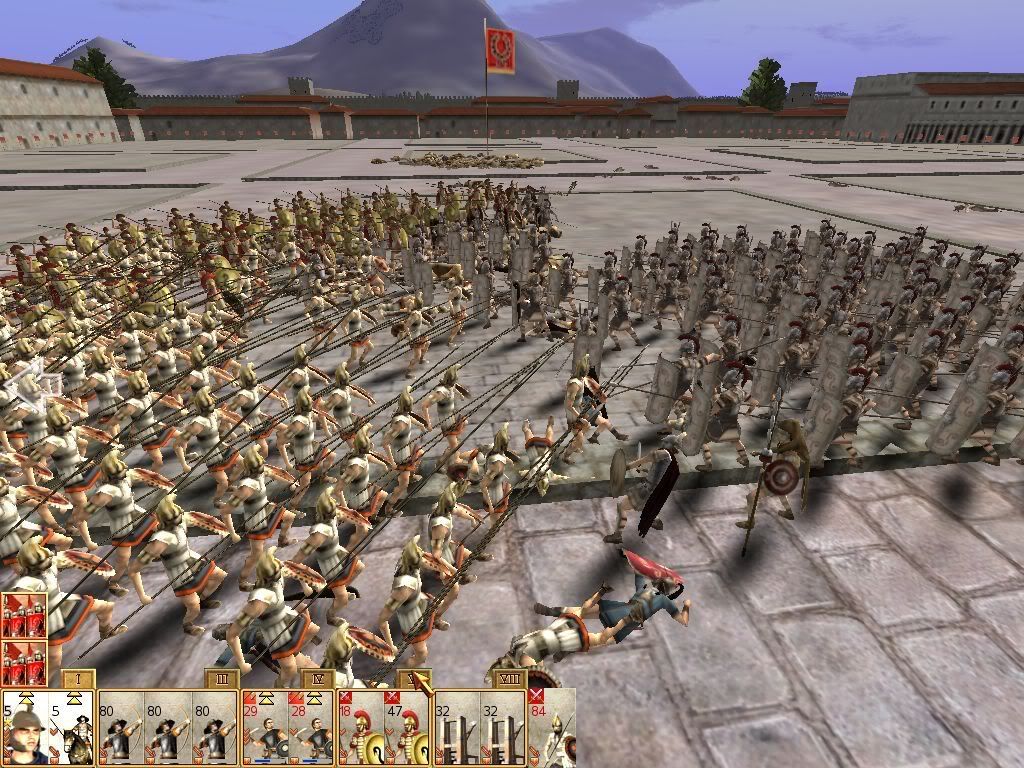Choose the group IV tab

[x=318, y=679]
